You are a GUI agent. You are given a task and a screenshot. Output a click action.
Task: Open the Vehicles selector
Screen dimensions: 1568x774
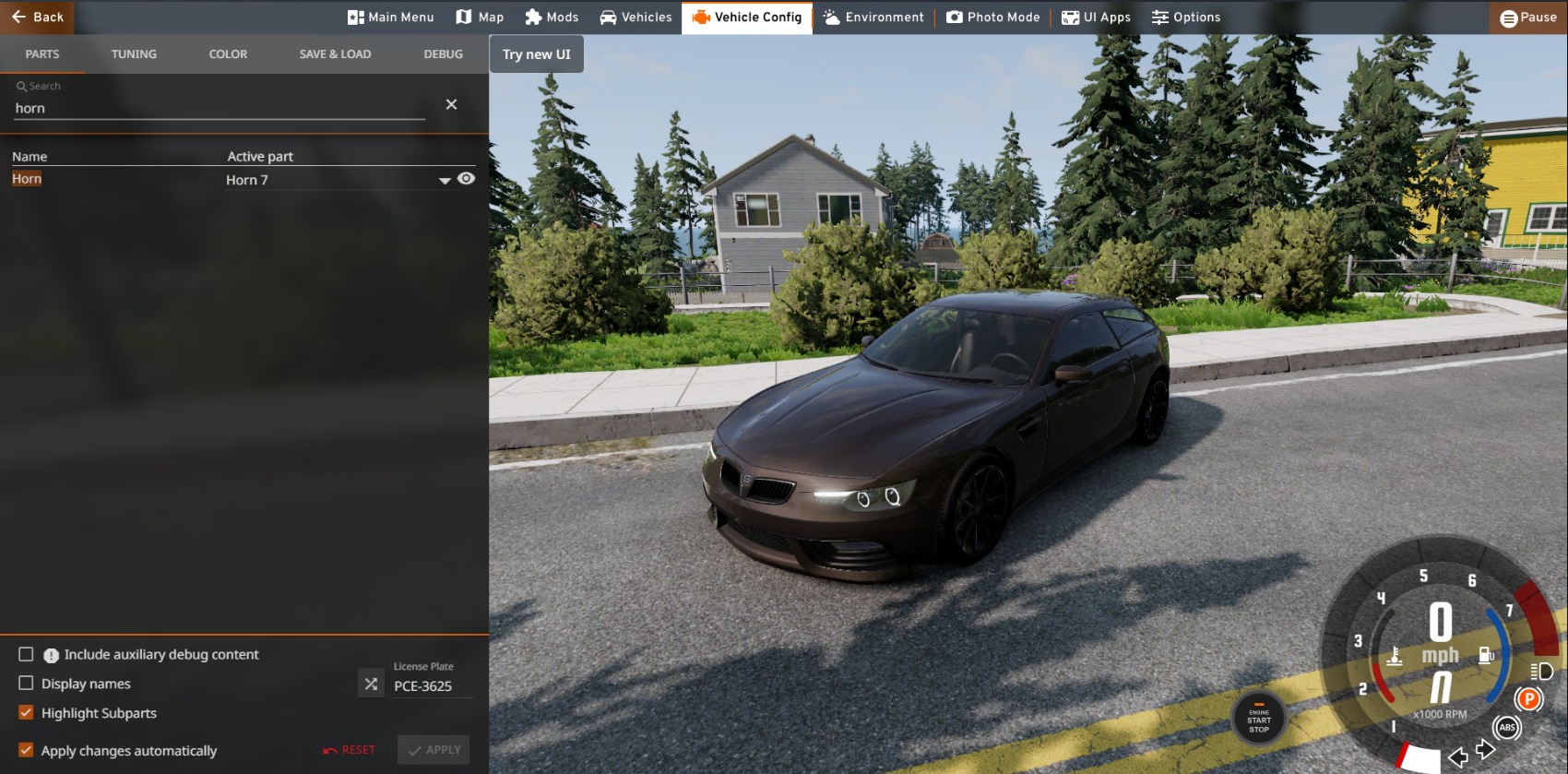coord(636,18)
